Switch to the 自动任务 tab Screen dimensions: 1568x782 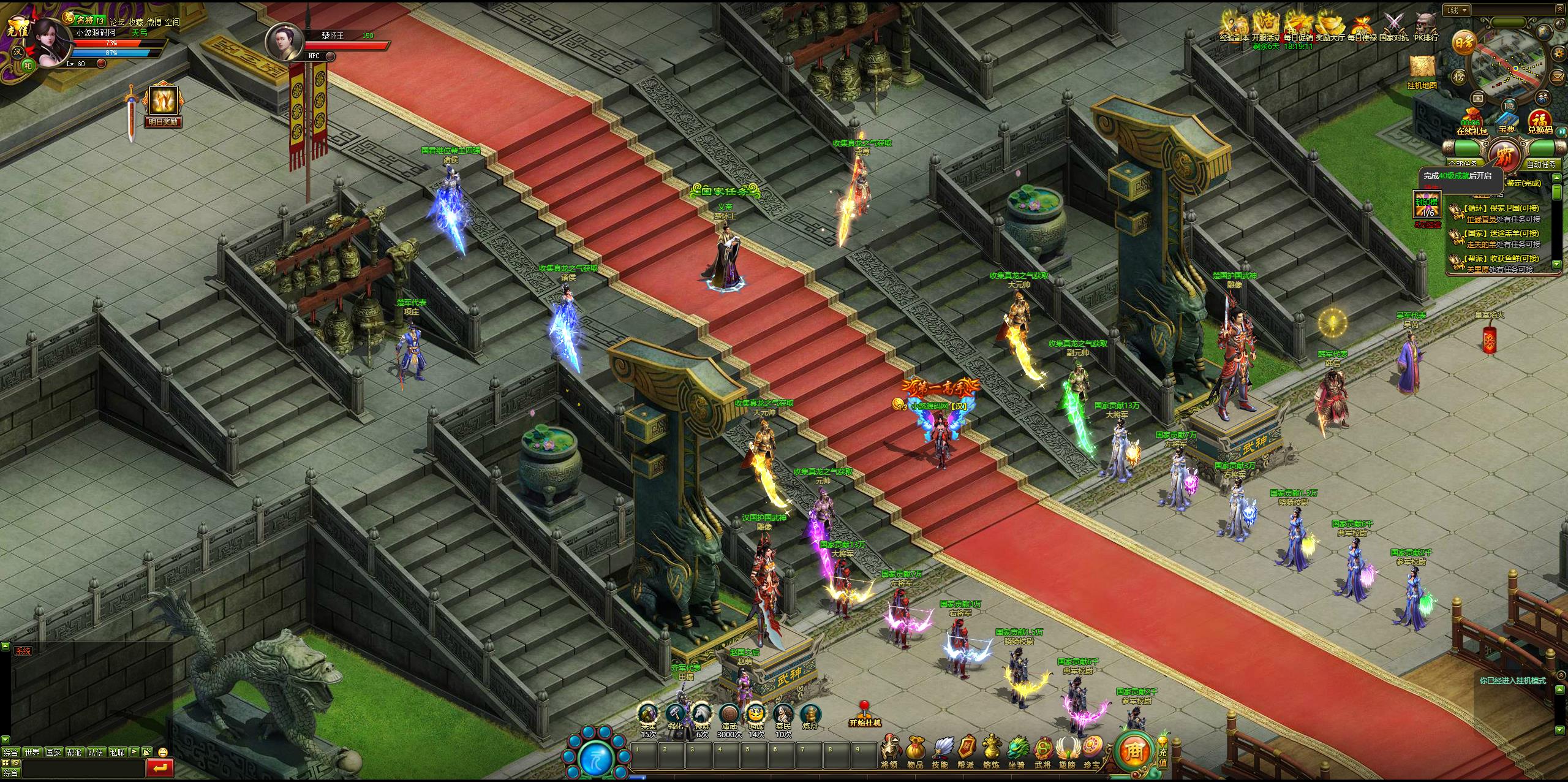pos(1540,164)
